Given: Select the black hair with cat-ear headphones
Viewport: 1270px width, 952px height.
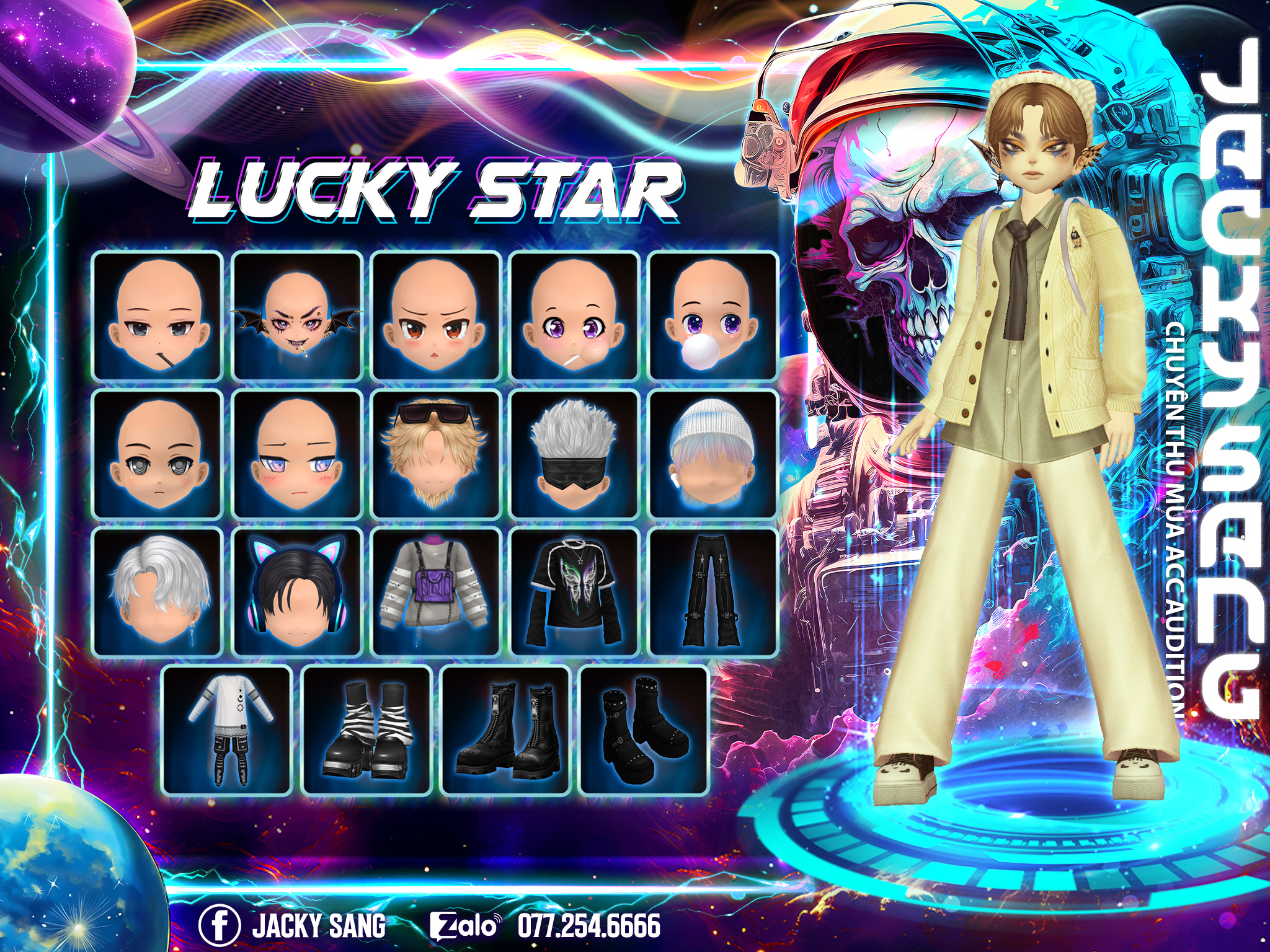Looking at the screenshot, I should click(297, 592).
